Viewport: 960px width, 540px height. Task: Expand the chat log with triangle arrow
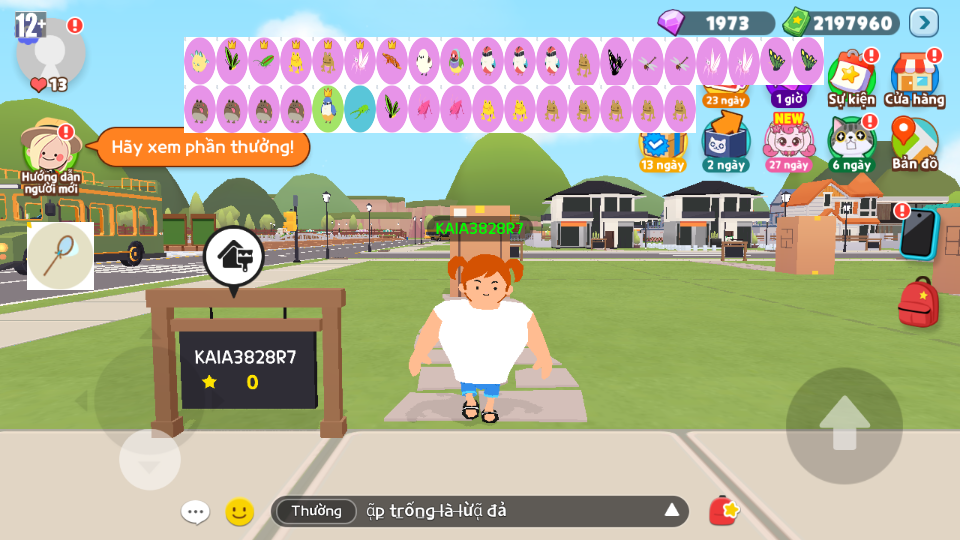672,511
